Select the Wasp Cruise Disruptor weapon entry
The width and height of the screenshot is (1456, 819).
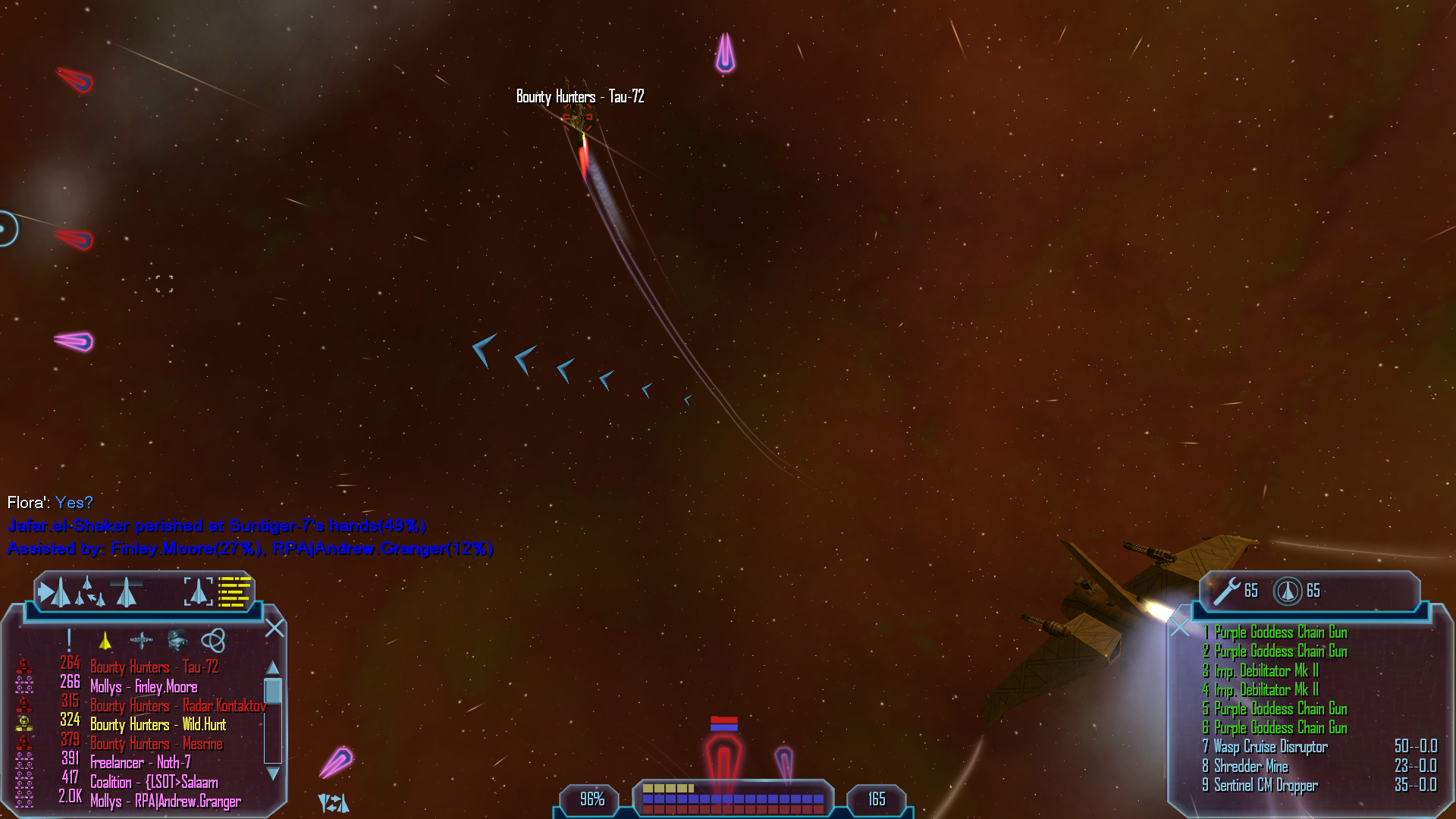pyautogui.click(x=1270, y=747)
